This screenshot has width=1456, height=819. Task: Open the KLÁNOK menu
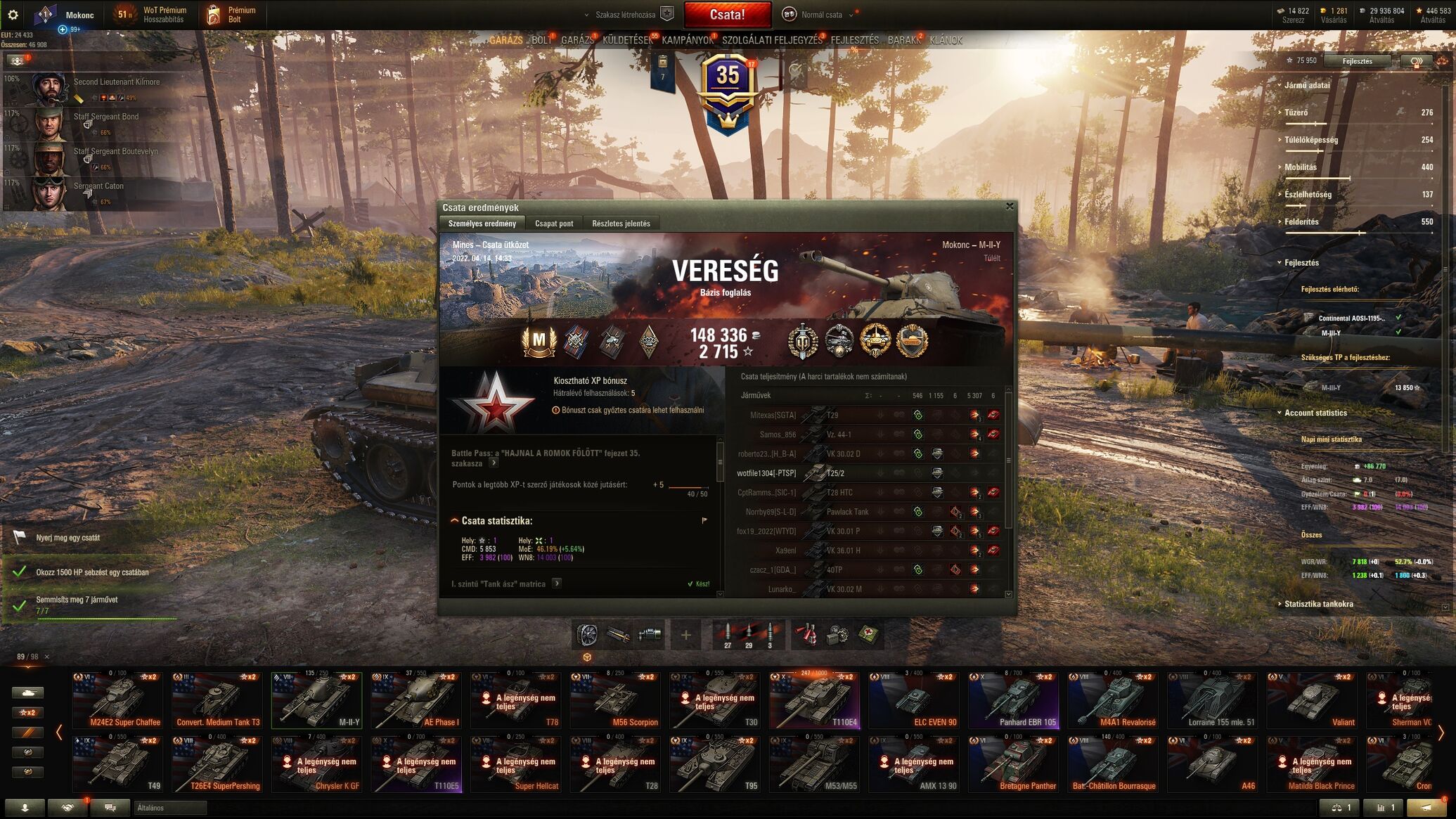coord(946,41)
